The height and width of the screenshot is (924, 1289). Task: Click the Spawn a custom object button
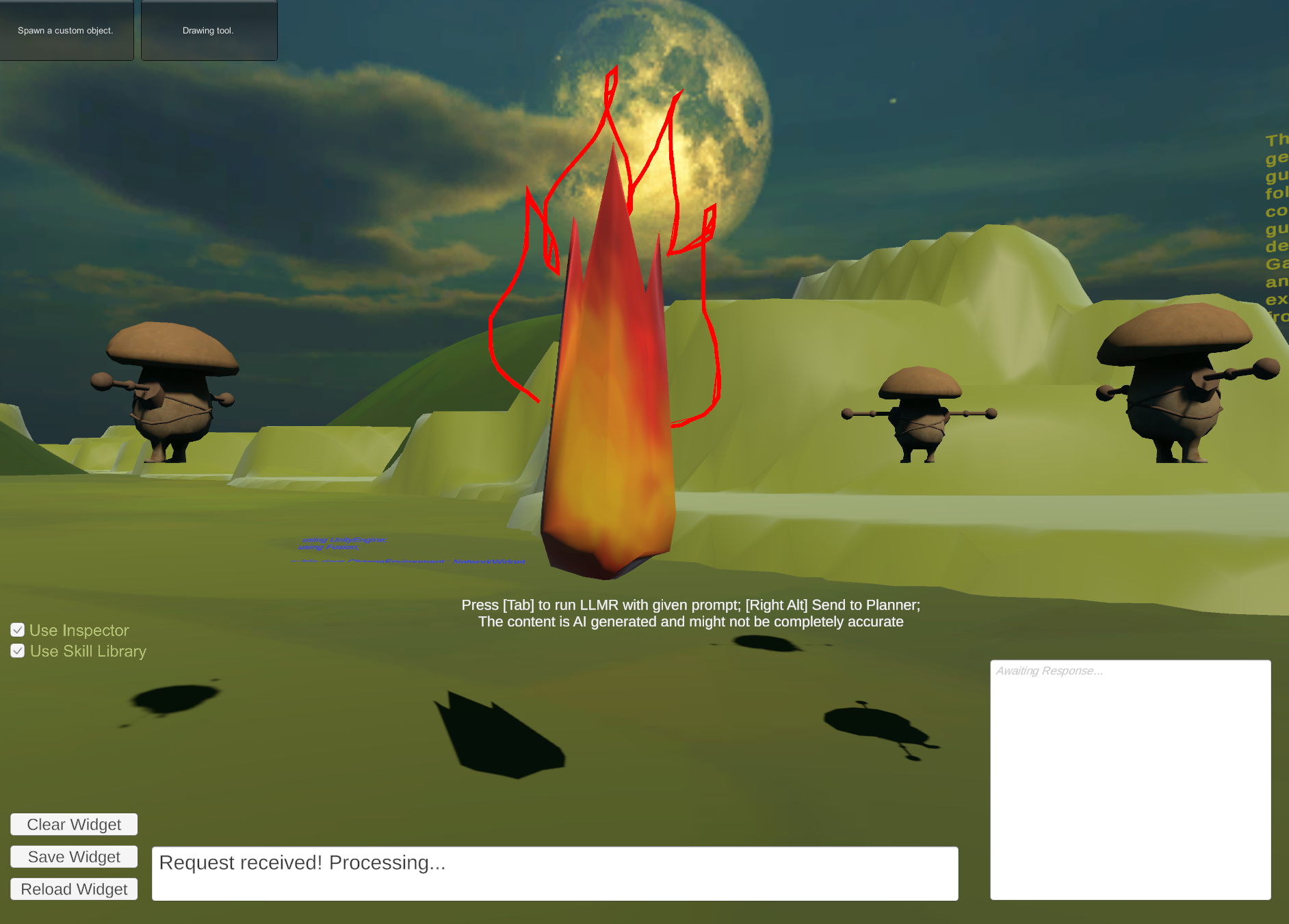[66, 30]
